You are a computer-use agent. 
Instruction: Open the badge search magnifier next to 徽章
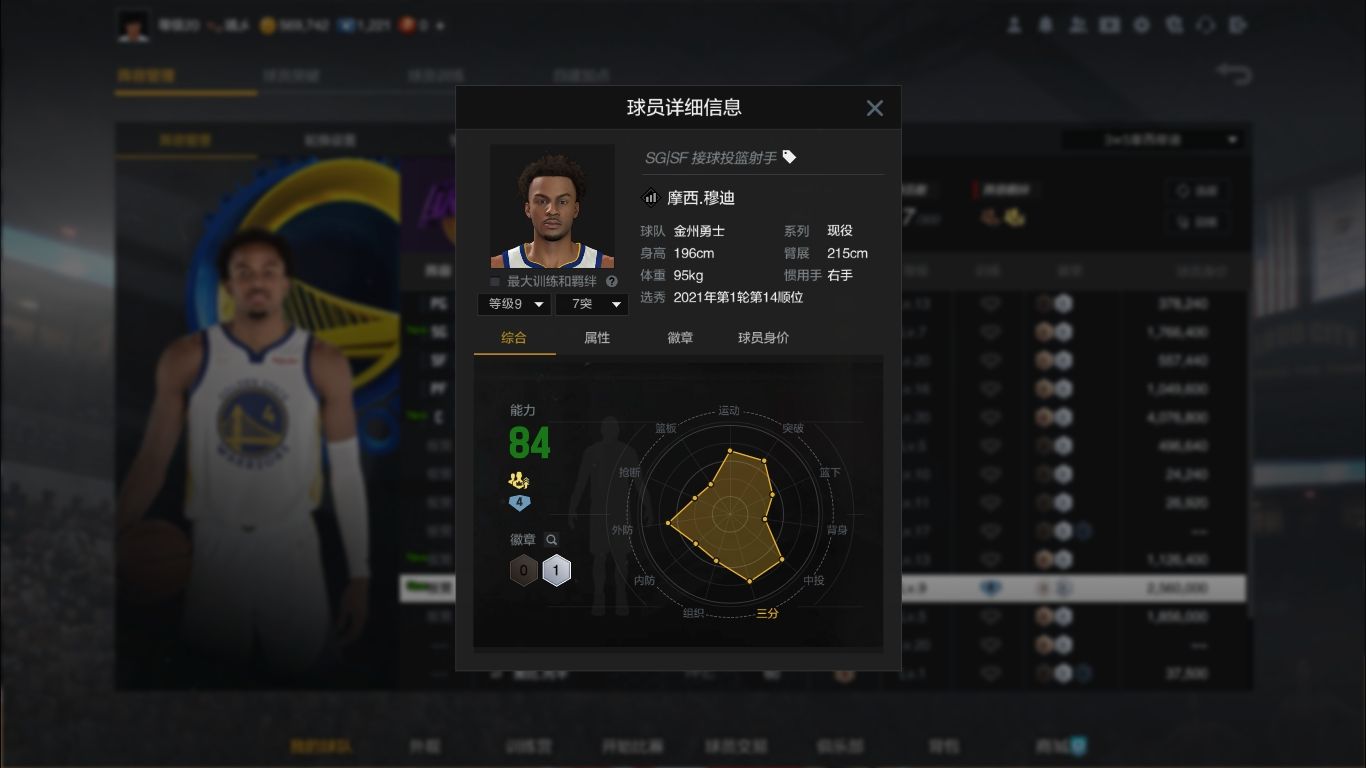coord(550,539)
